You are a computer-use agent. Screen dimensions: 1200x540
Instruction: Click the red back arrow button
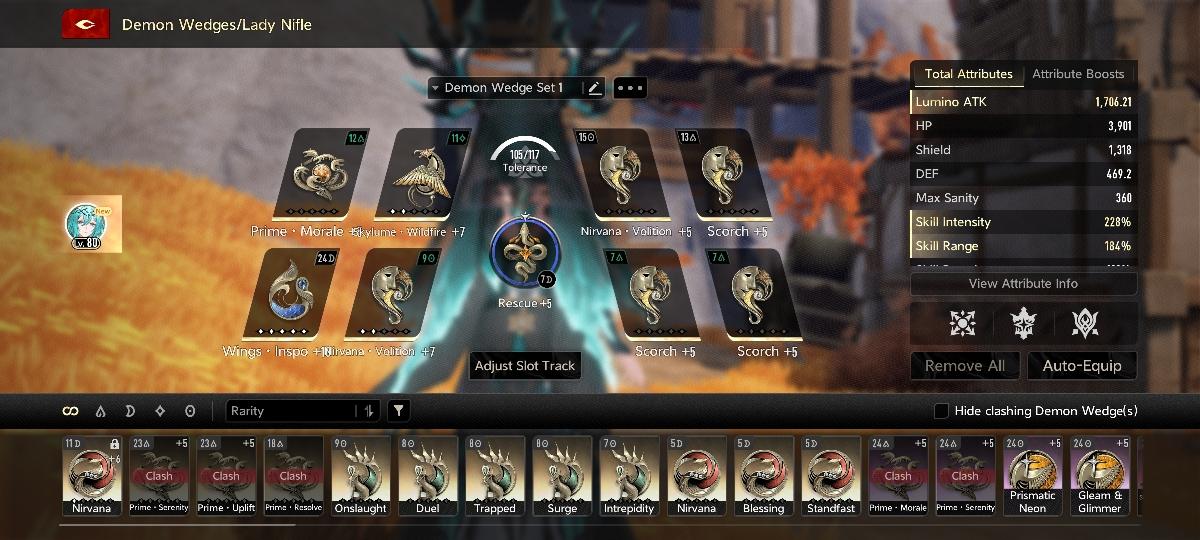coord(85,24)
